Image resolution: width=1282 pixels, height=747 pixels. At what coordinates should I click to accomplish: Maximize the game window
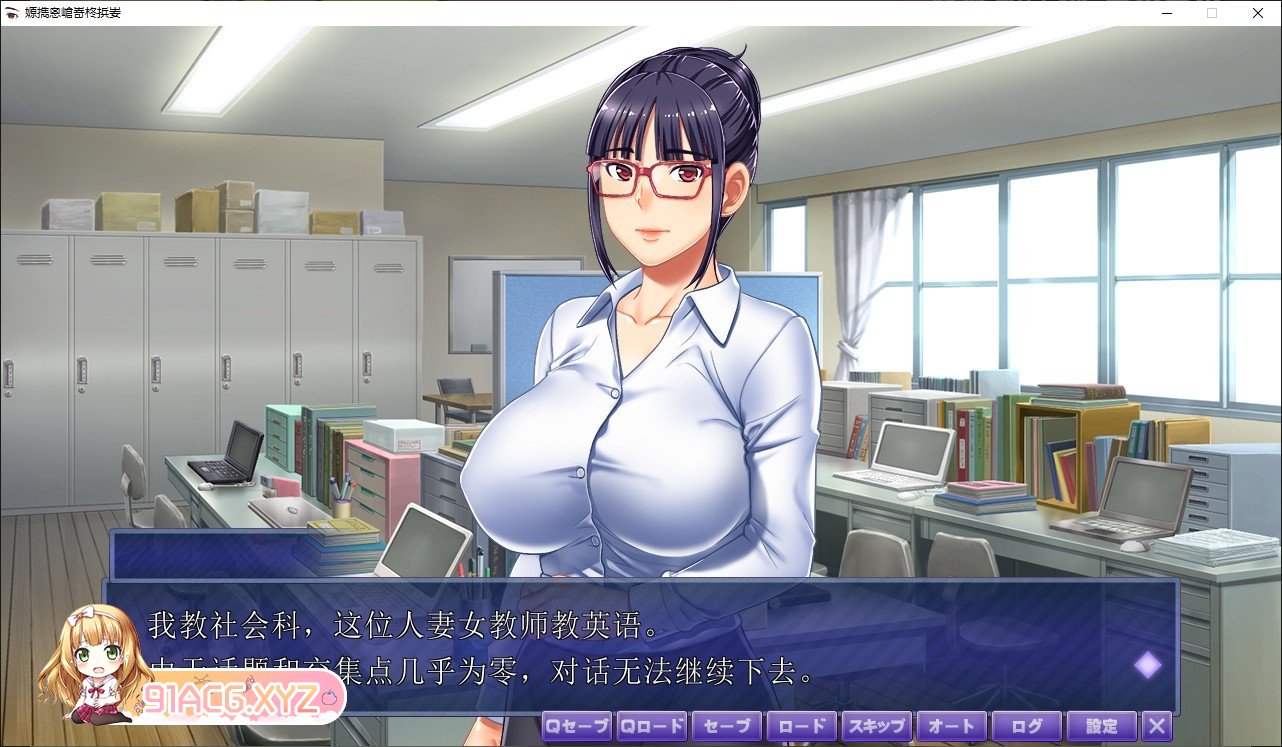tap(1211, 13)
